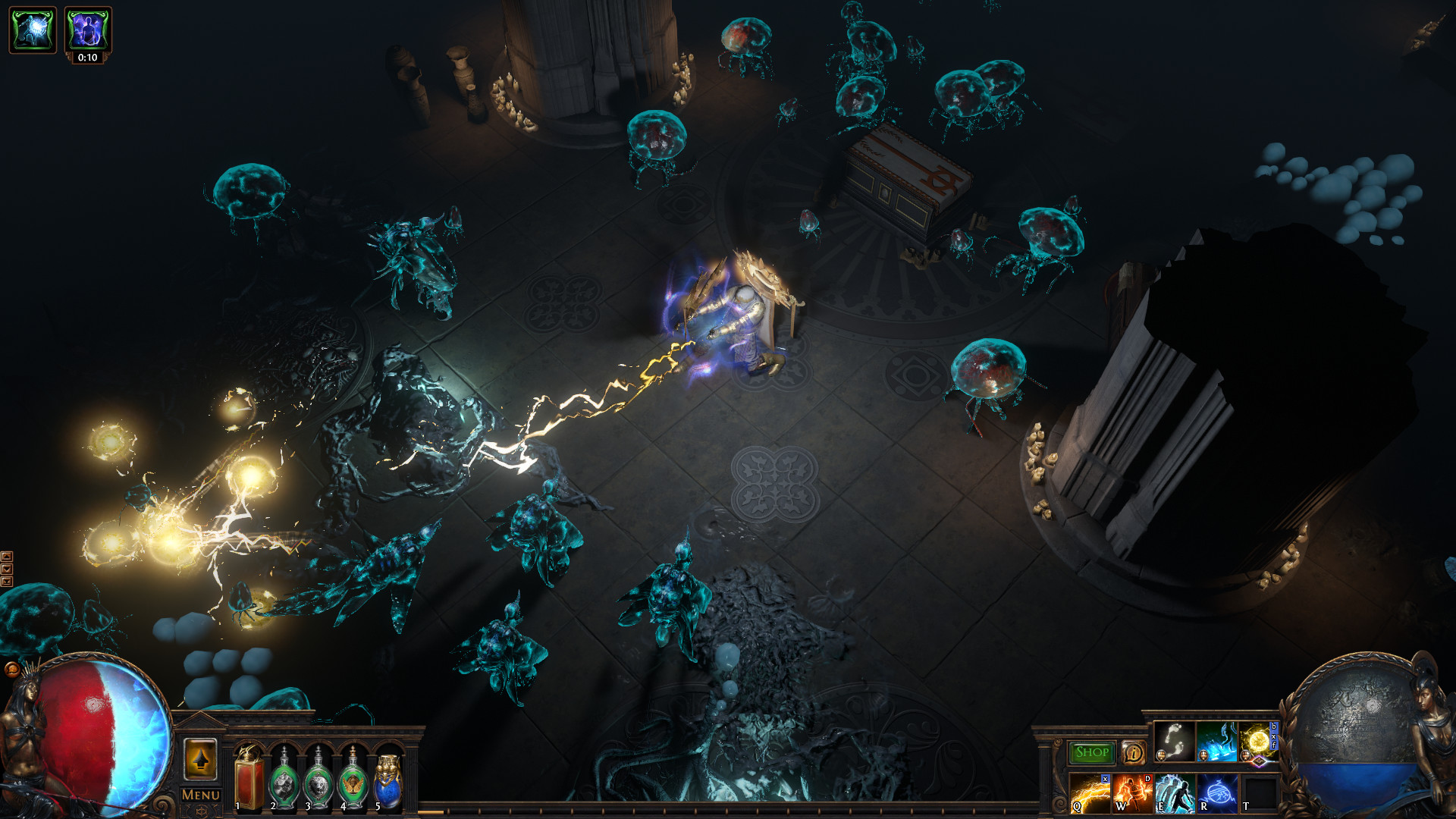Open the gem socket marker under the golden orb skill
Viewport: 1456px width, 819px height.
click(1259, 761)
